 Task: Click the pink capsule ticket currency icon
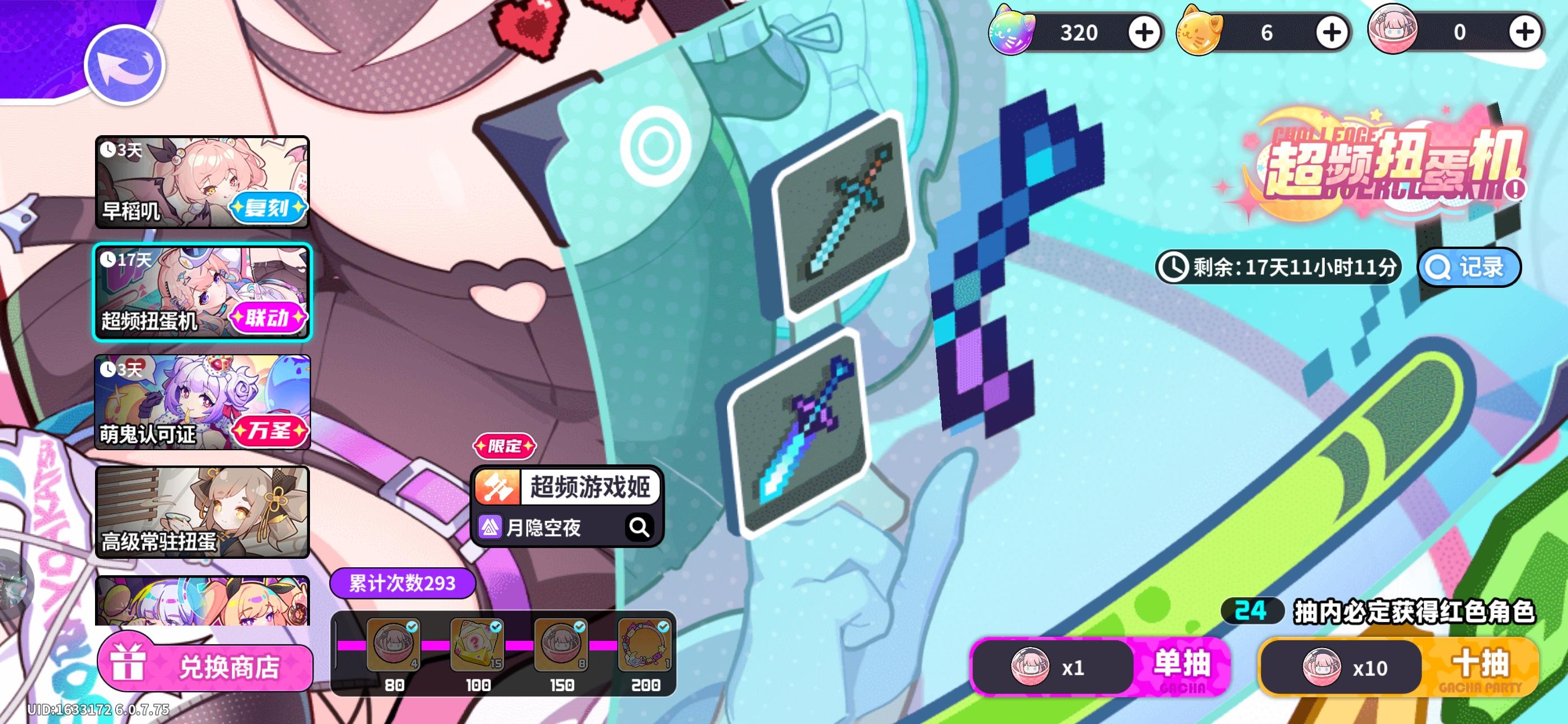(x=1393, y=32)
